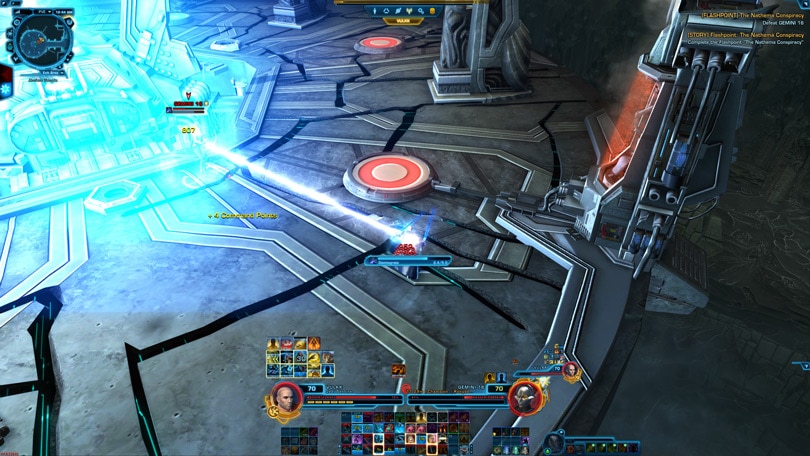Select the small group member portrait

[571, 370]
